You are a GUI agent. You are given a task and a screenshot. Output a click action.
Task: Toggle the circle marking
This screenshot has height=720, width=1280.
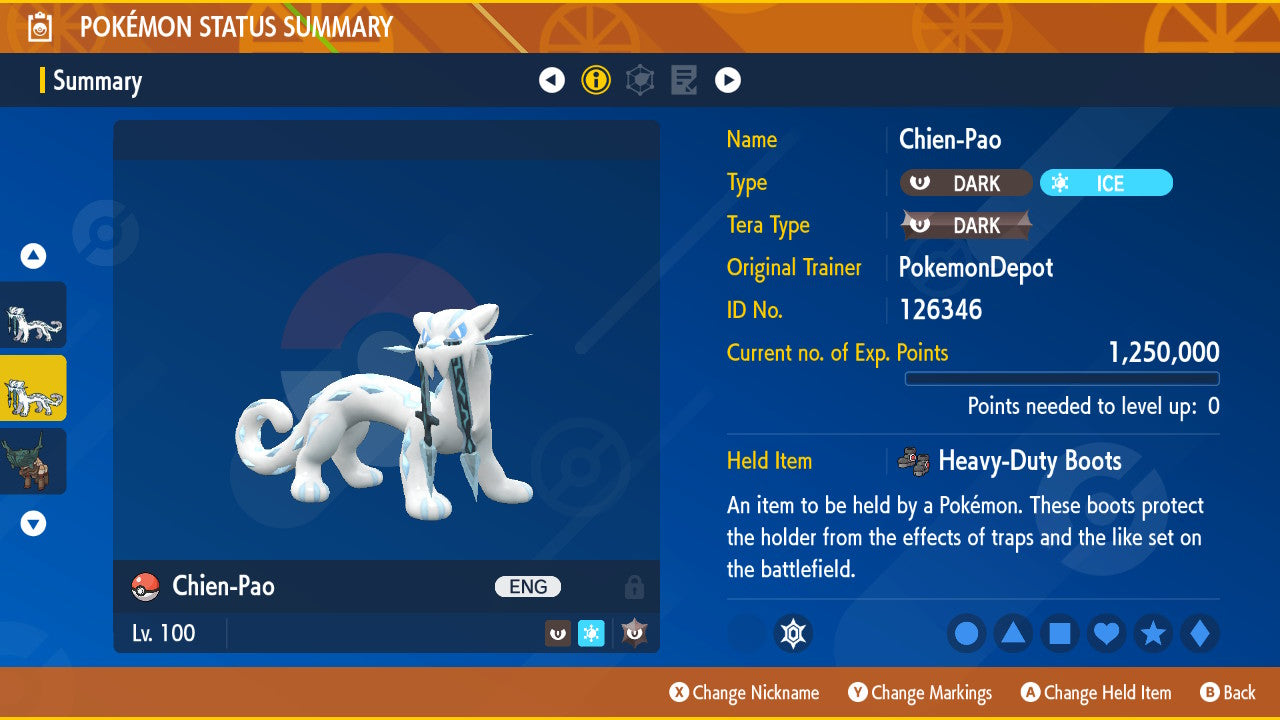966,634
